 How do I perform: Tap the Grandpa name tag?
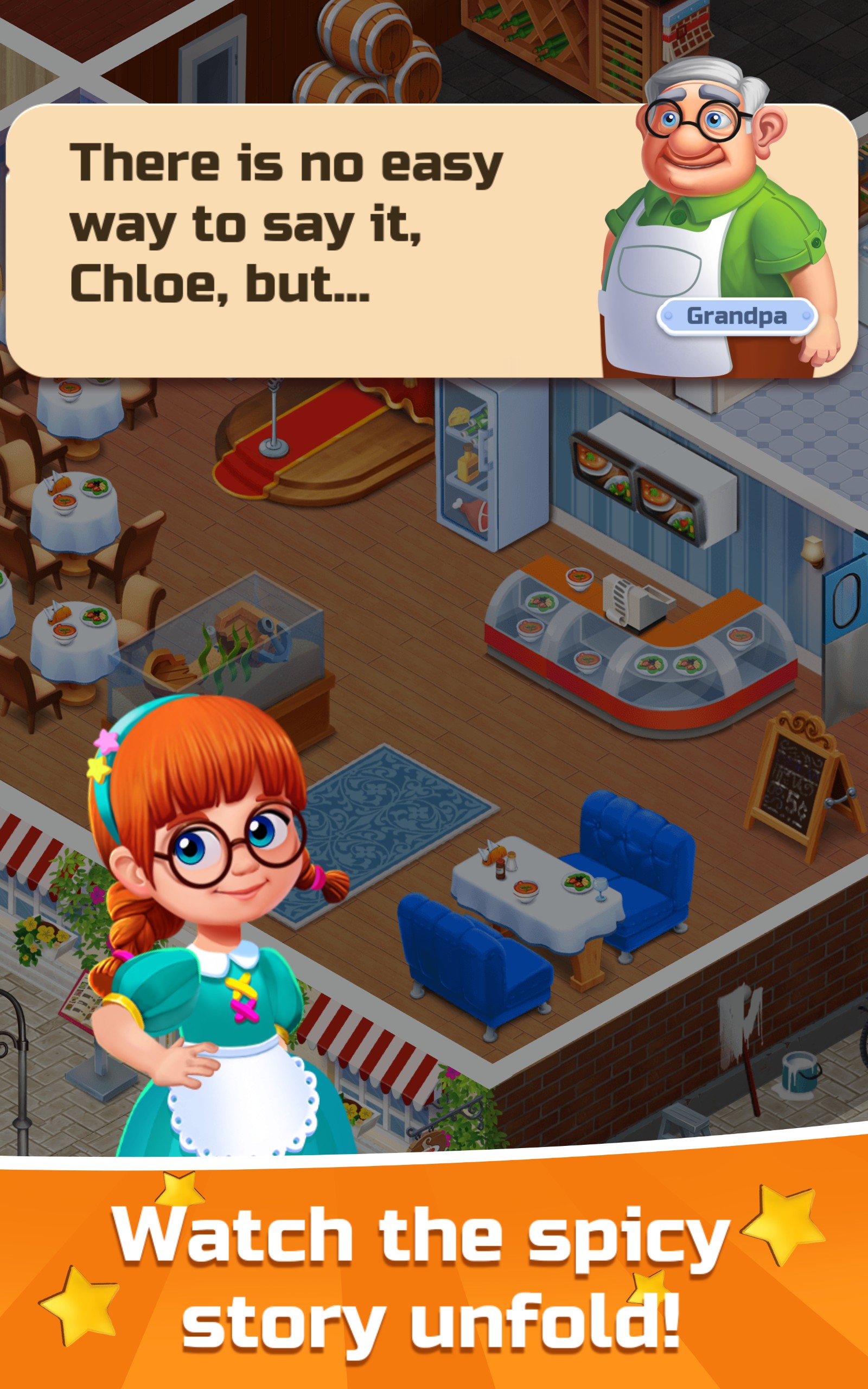738,317
